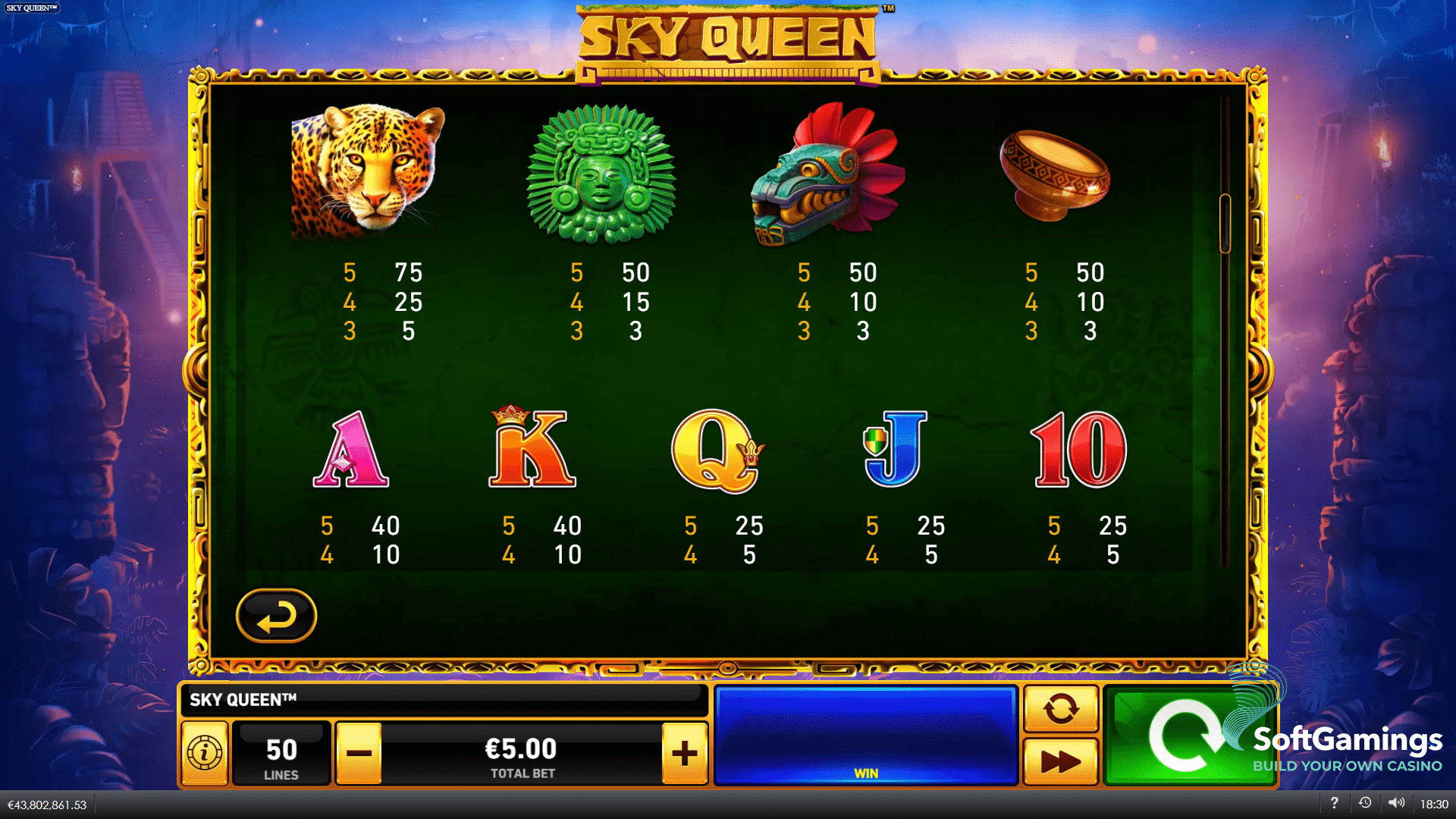Open game history via clock icon
1456x819 pixels.
(x=1366, y=803)
